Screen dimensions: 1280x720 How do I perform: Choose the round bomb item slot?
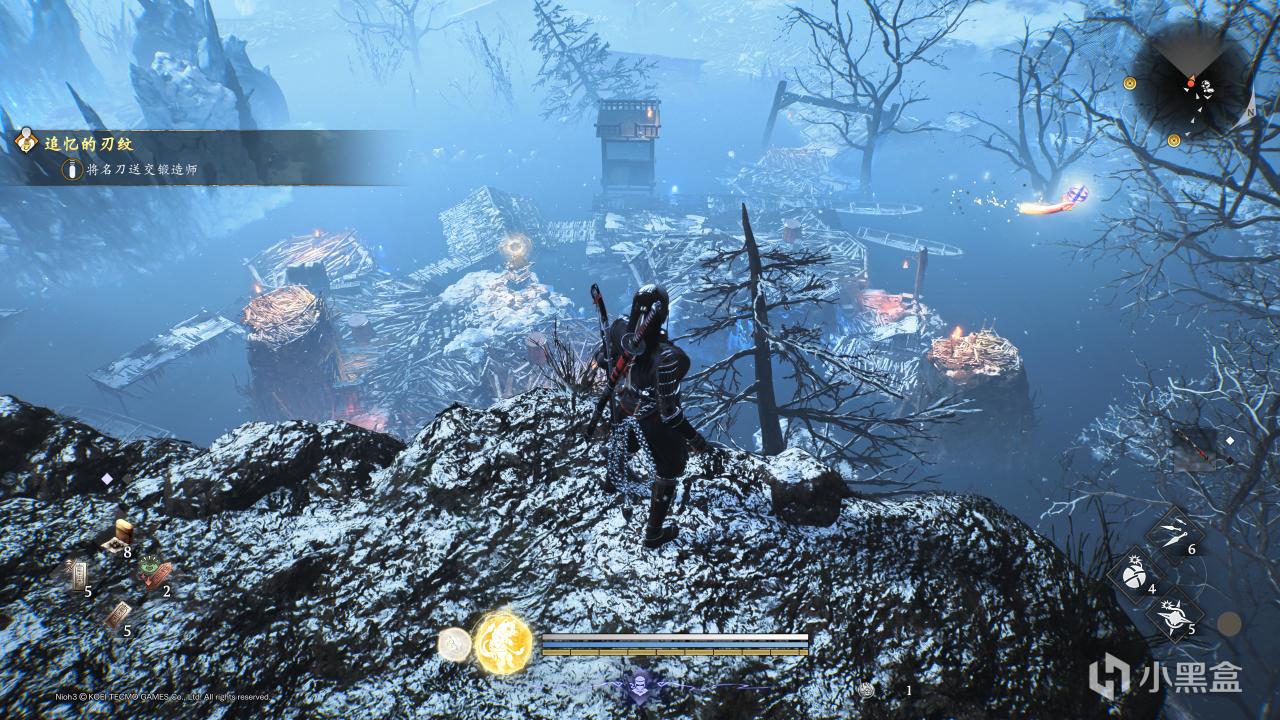tap(1136, 576)
